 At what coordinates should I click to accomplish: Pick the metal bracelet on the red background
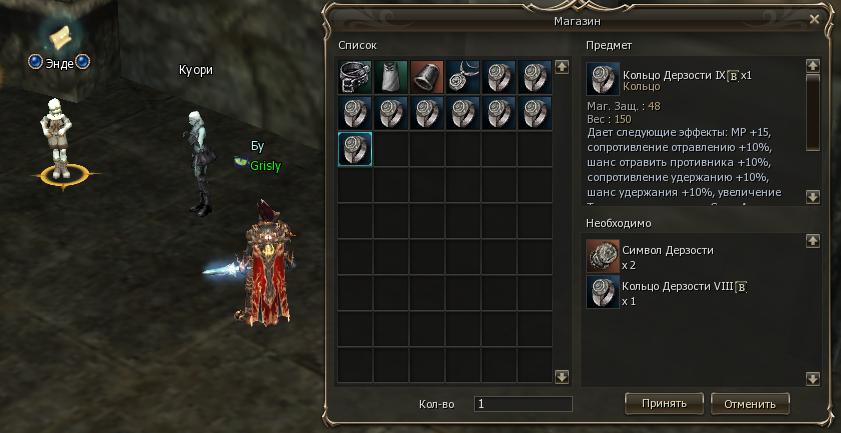click(x=427, y=77)
